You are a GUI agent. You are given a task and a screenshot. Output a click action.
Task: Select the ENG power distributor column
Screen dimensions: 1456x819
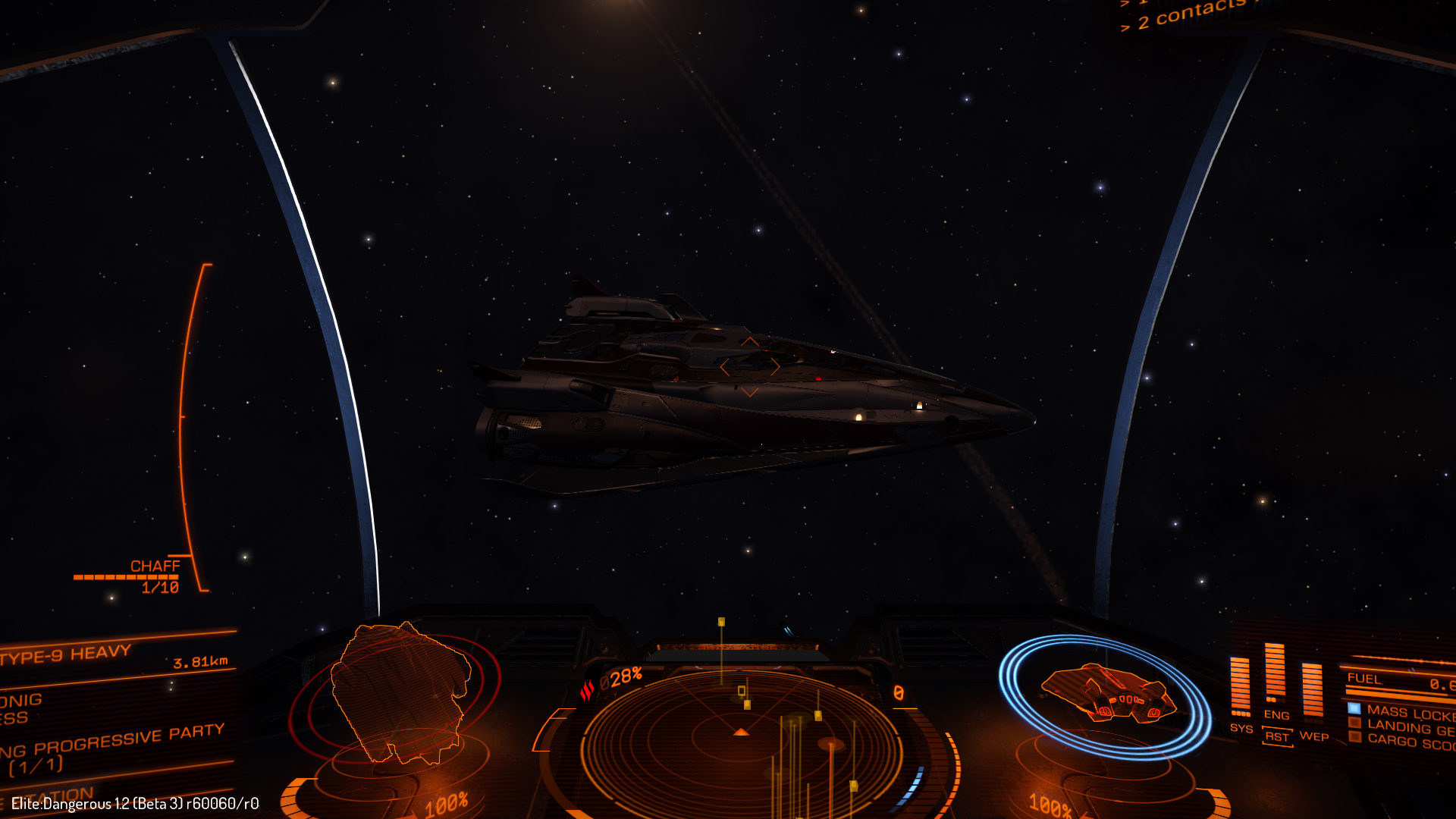(1276, 673)
